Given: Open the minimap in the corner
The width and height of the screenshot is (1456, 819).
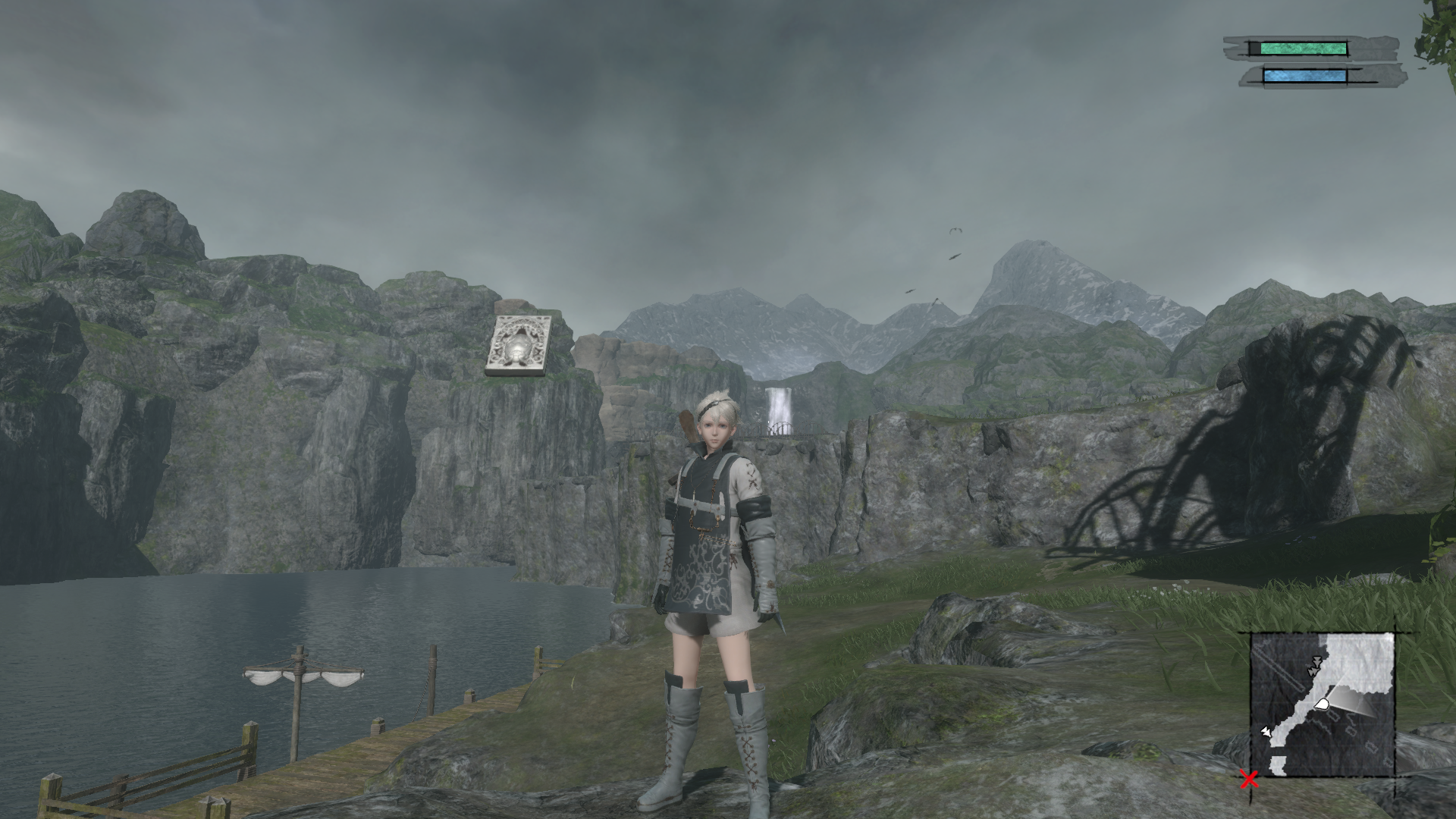Looking at the screenshot, I should tap(1323, 704).
